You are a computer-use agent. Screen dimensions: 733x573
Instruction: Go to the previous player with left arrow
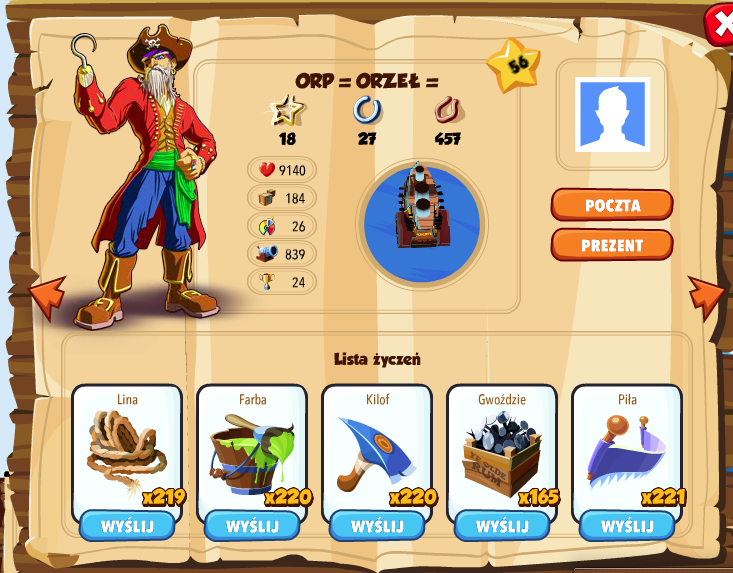(x=47, y=295)
